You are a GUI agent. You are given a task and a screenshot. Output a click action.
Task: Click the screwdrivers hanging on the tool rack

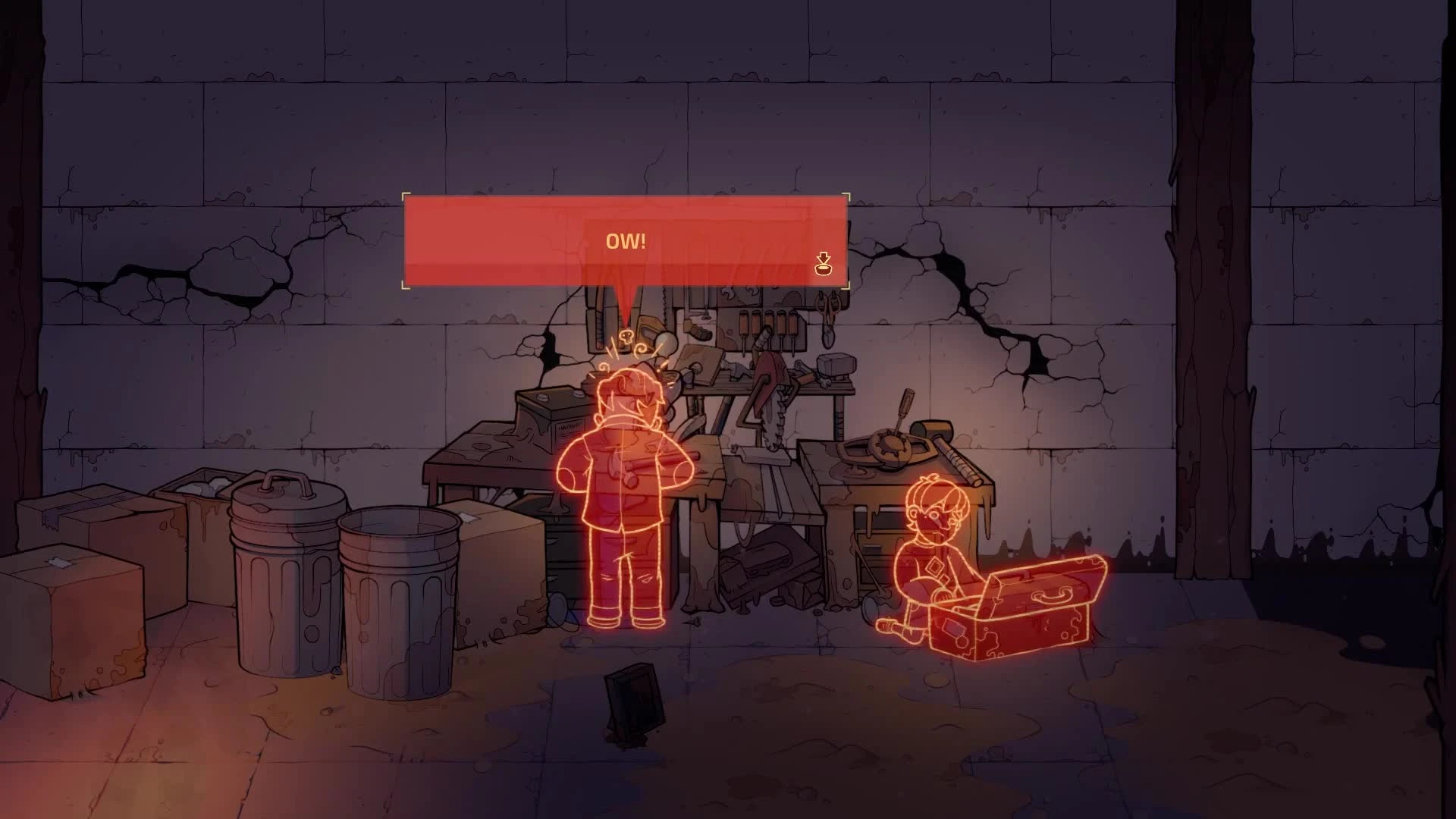coord(767,325)
